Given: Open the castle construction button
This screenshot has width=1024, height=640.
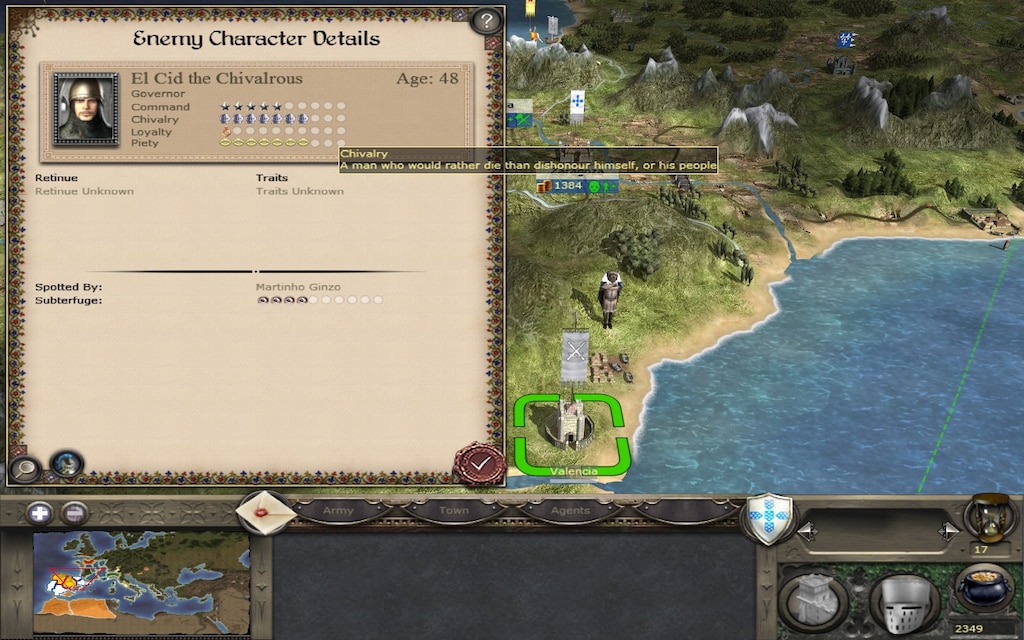Looking at the screenshot, I should click(813, 599).
